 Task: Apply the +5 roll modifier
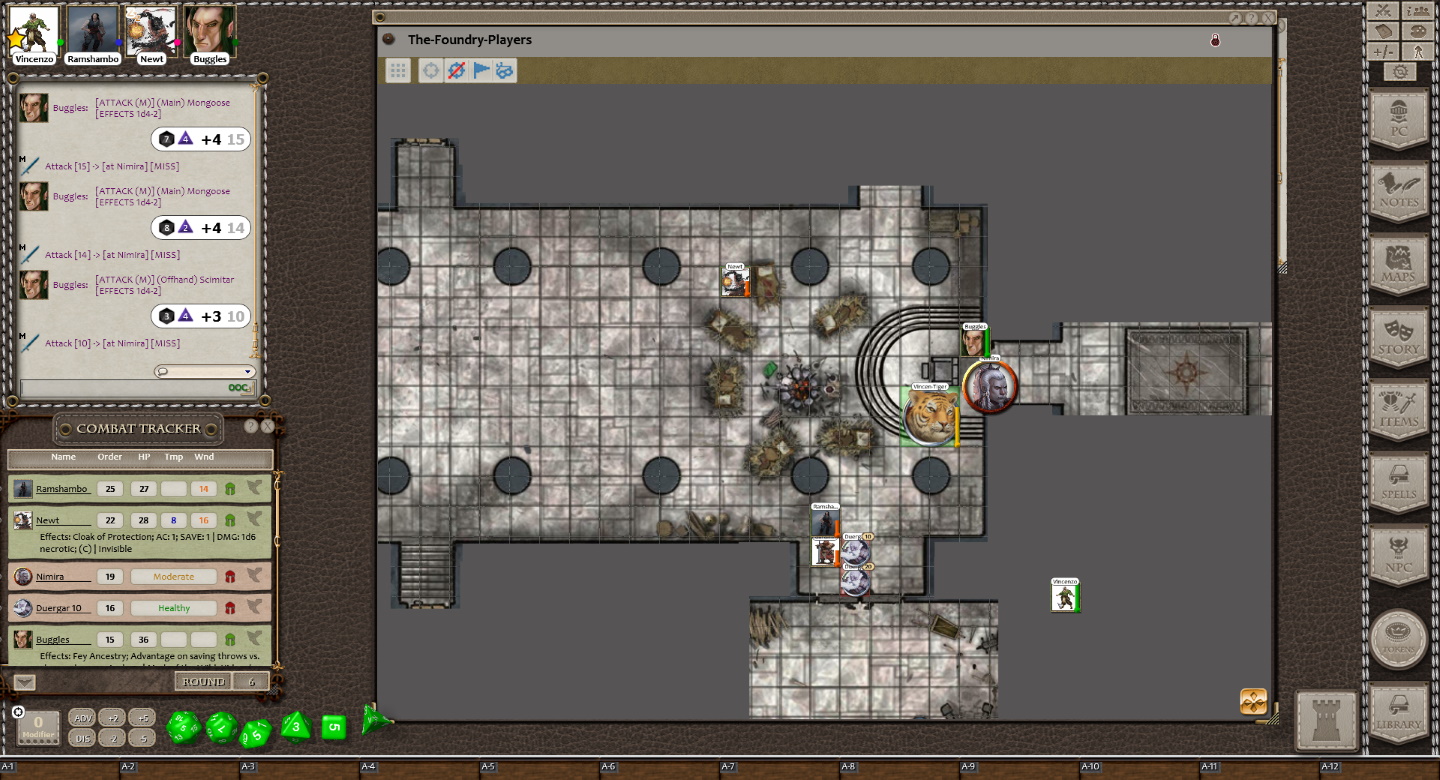(x=142, y=718)
